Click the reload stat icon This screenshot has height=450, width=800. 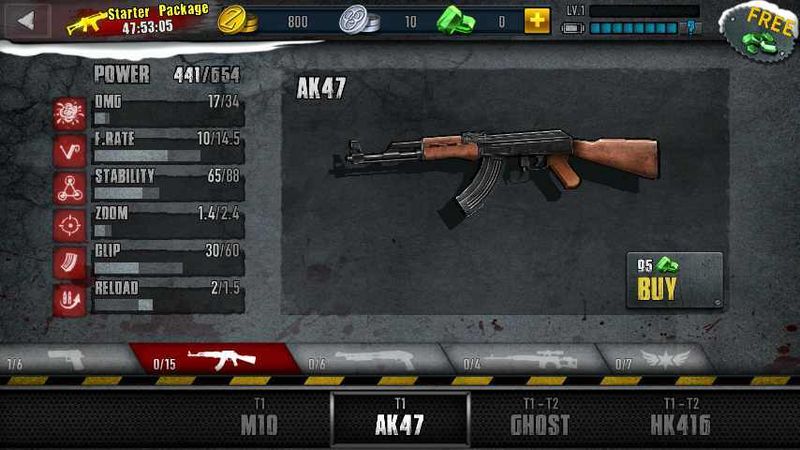69,299
